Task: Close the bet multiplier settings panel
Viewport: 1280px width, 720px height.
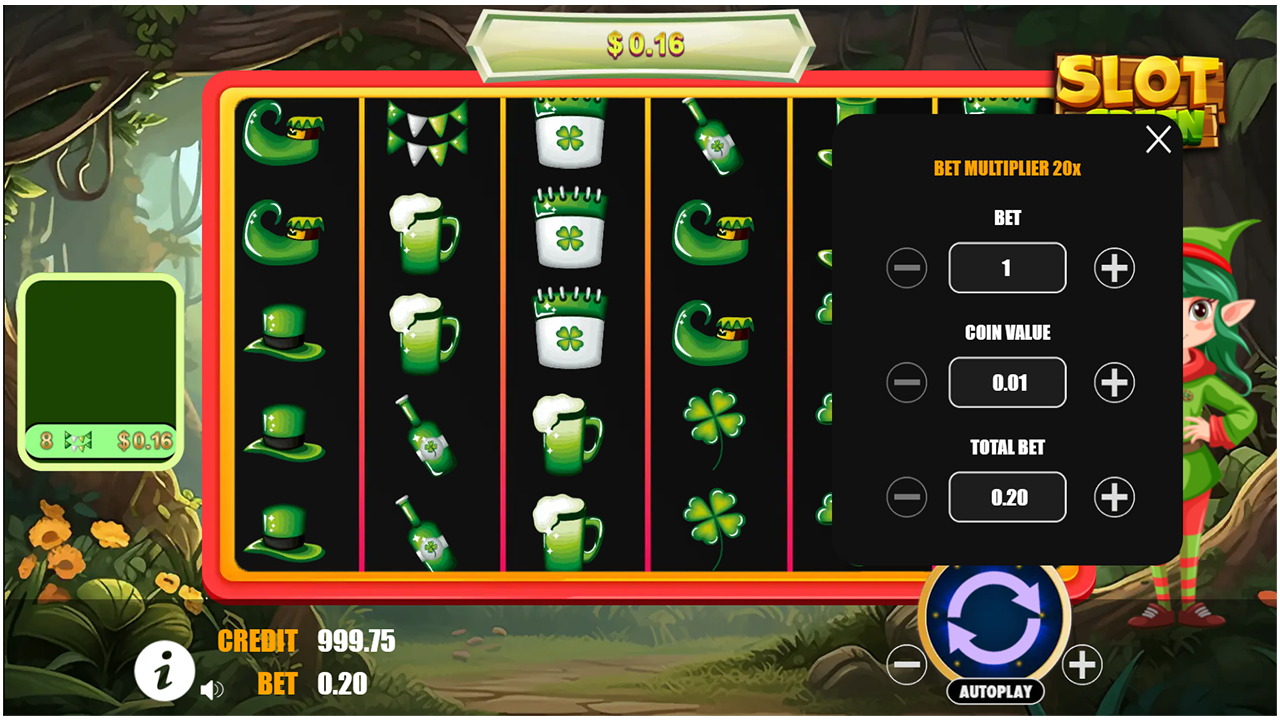Action: pos(1158,140)
